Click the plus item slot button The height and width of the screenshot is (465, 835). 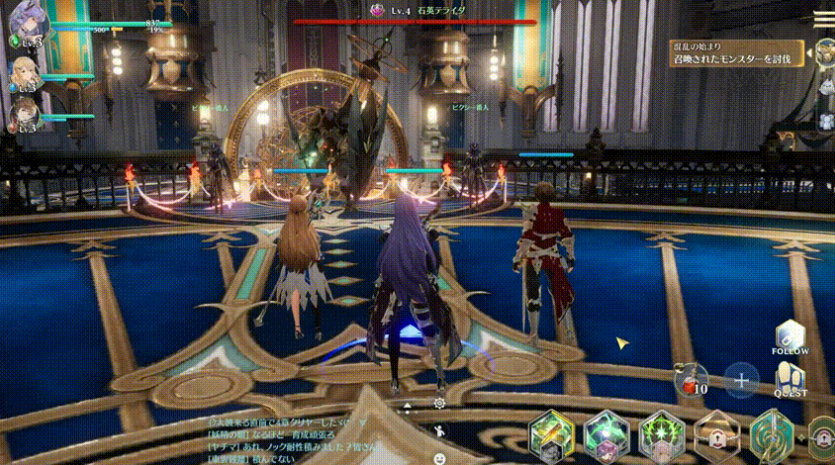coord(741,380)
